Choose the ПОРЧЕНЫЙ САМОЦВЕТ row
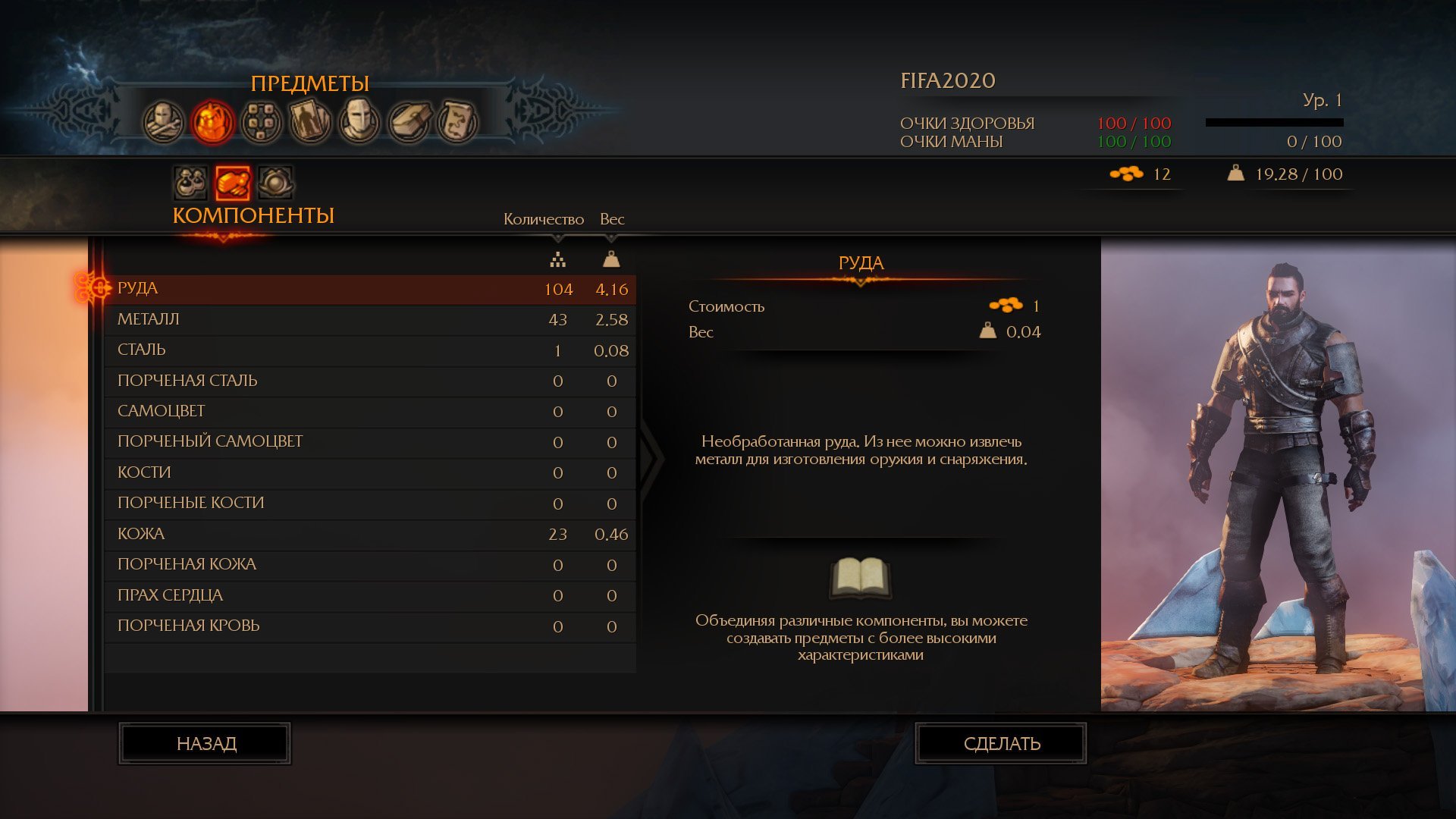 pyautogui.click(x=369, y=442)
